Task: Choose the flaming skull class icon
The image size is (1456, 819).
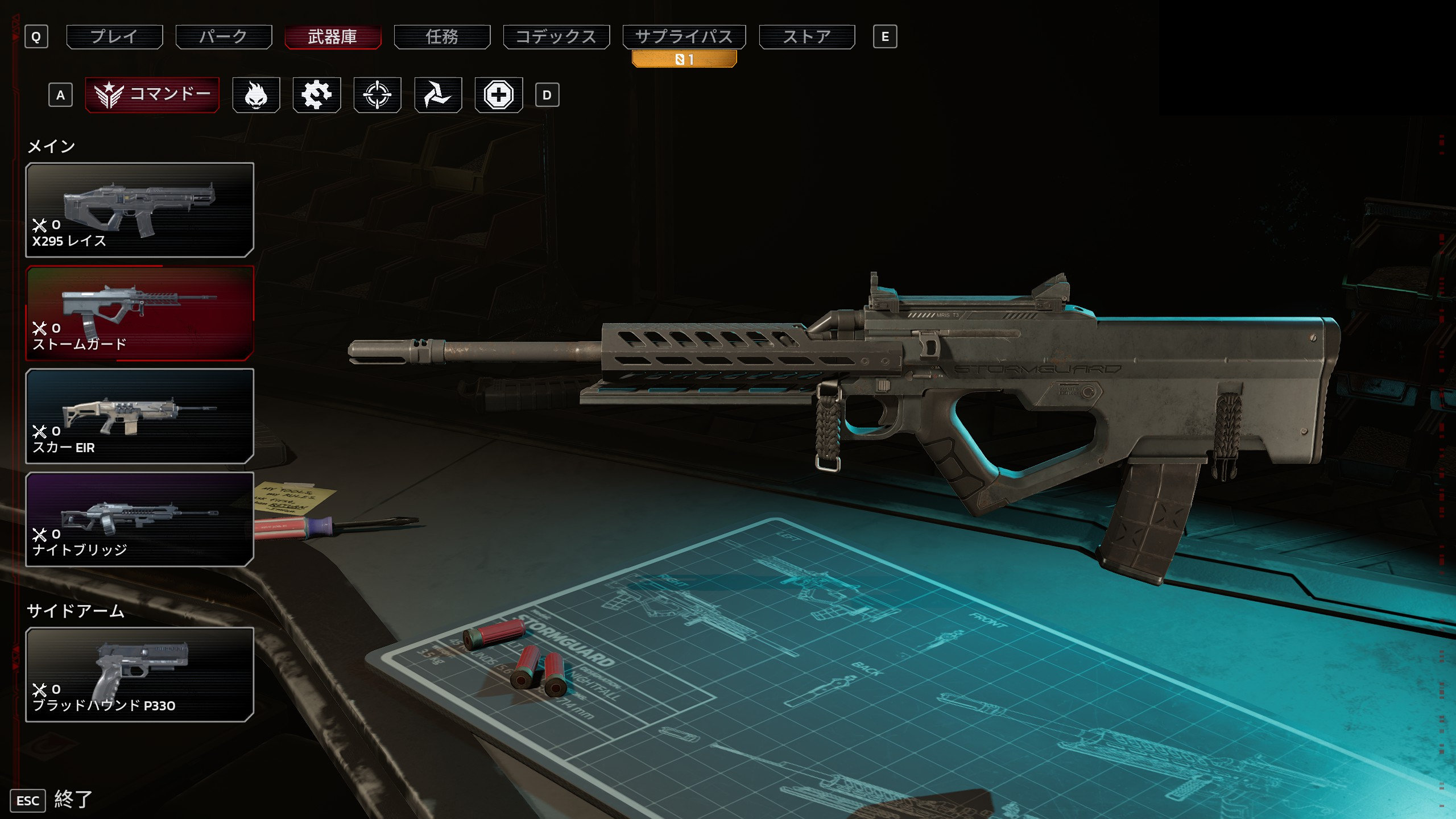Action: (x=256, y=95)
